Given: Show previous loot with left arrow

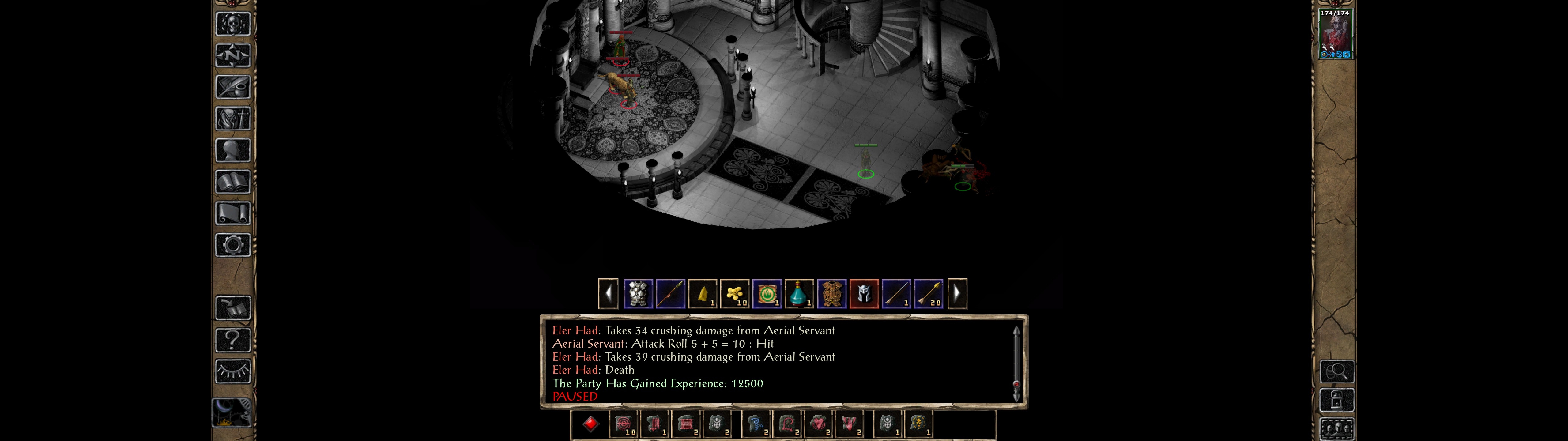Looking at the screenshot, I should 608,294.
